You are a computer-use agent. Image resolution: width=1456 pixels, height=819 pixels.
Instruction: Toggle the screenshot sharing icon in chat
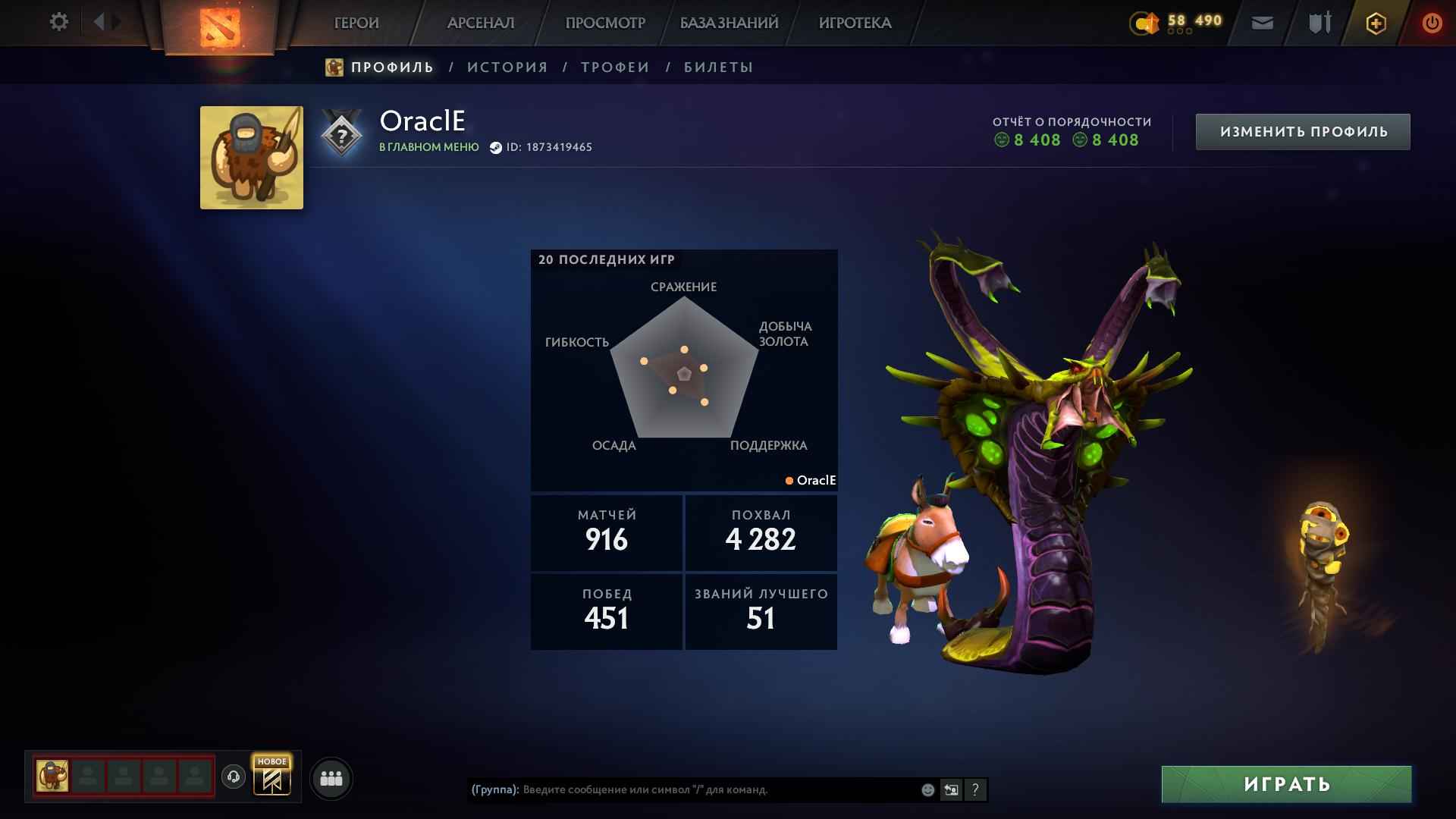pyautogui.click(x=951, y=789)
